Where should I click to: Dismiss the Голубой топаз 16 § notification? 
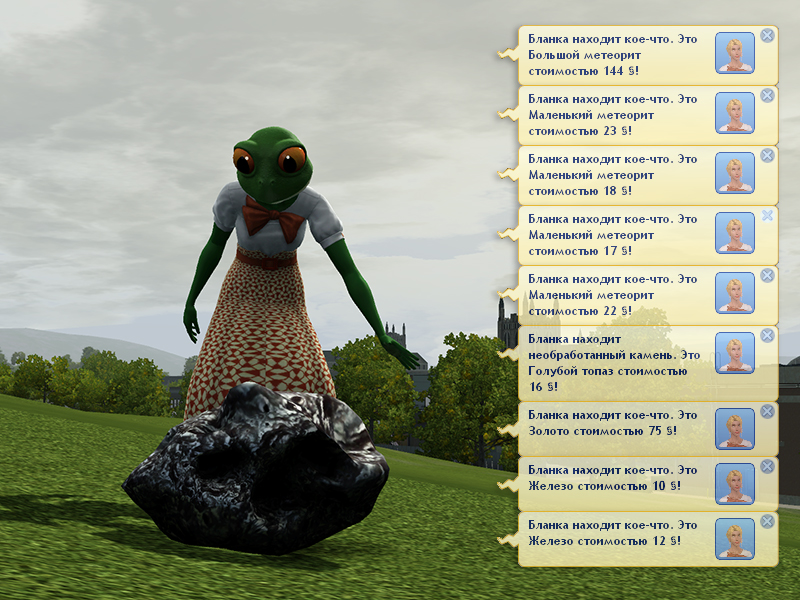click(x=767, y=336)
